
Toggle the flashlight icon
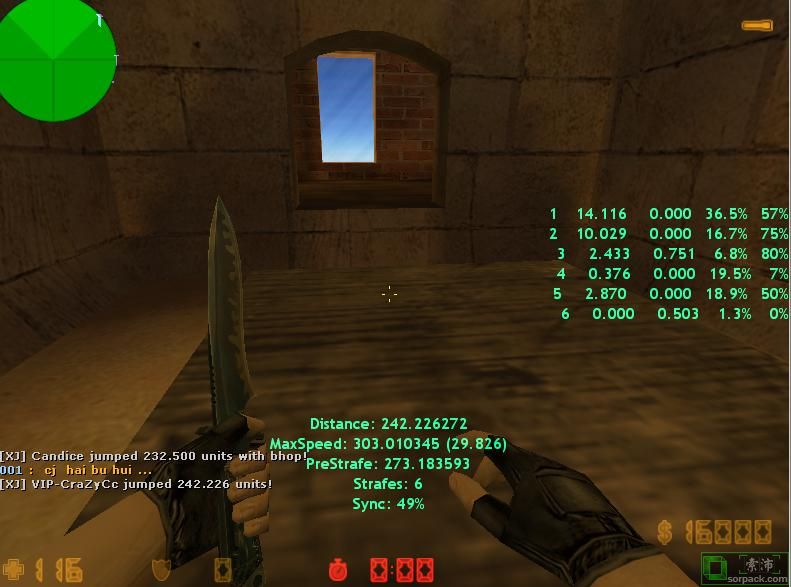coord(756,25)
